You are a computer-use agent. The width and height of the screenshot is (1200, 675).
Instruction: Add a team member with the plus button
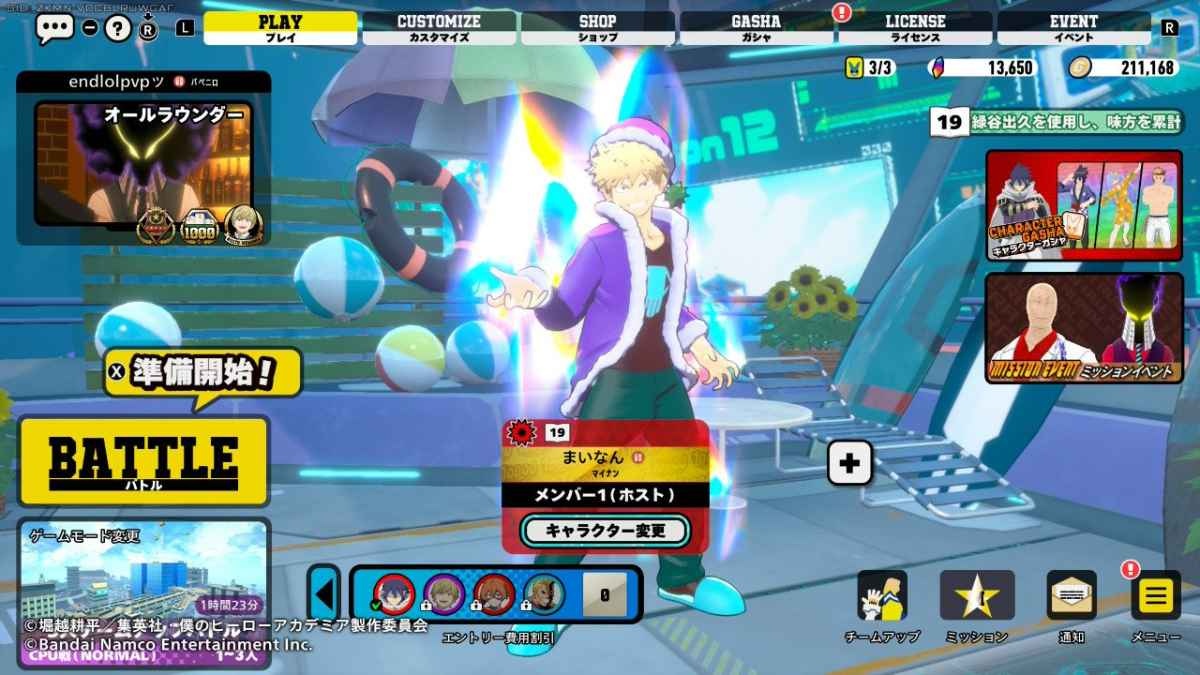click(x=850, y=463)
